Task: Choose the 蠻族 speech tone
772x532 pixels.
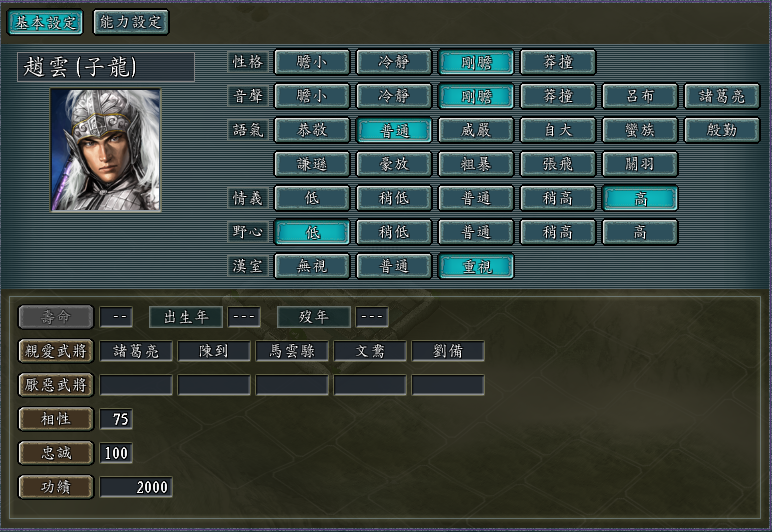Action: (640, 130)
